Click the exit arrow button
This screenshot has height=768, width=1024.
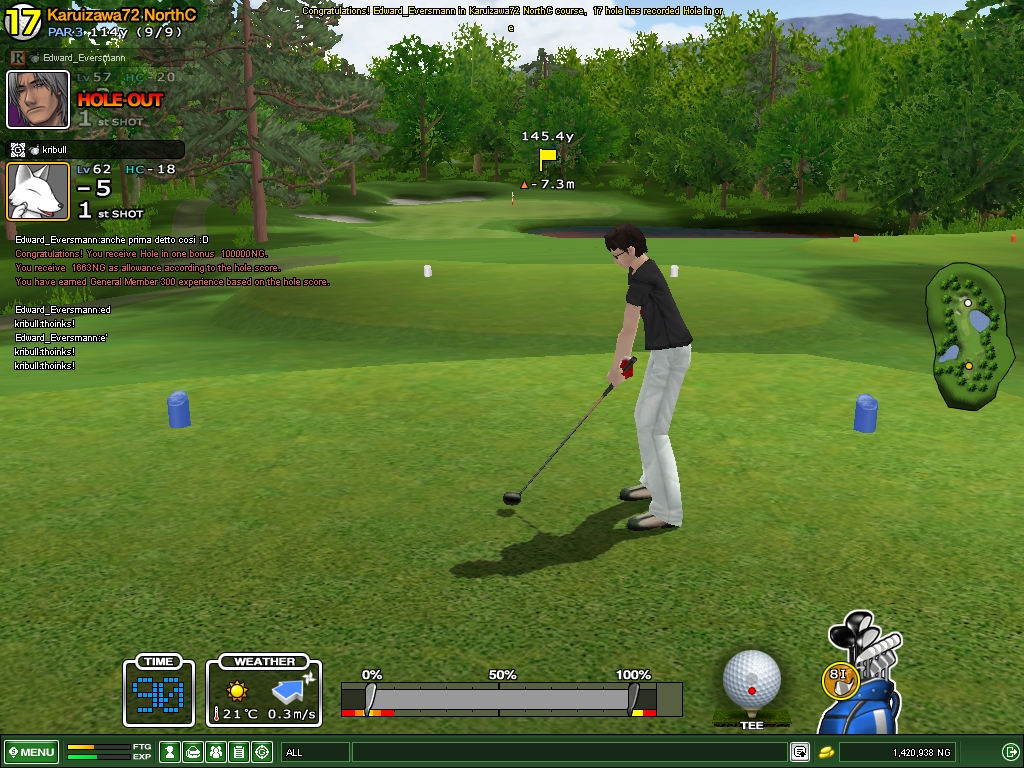coord(1010,752)
